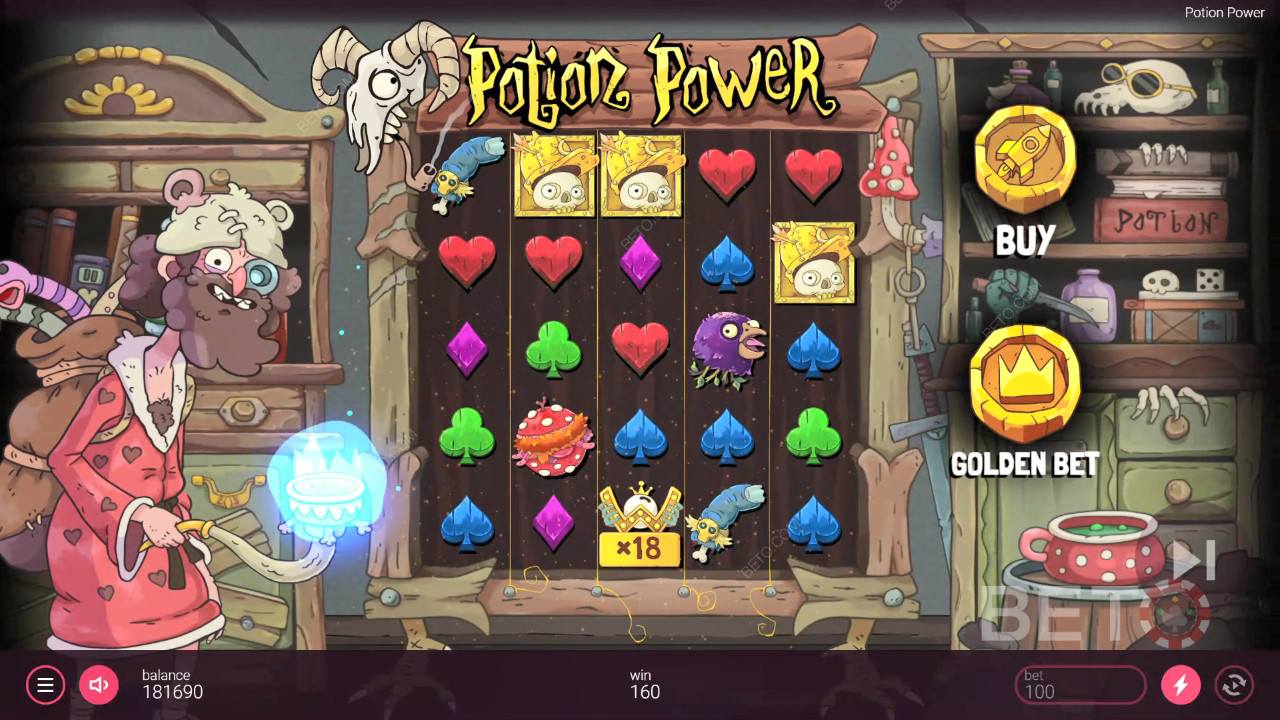Spin using the lightning bolt button
1280x720 pixels.
(x=1181, y=685)
